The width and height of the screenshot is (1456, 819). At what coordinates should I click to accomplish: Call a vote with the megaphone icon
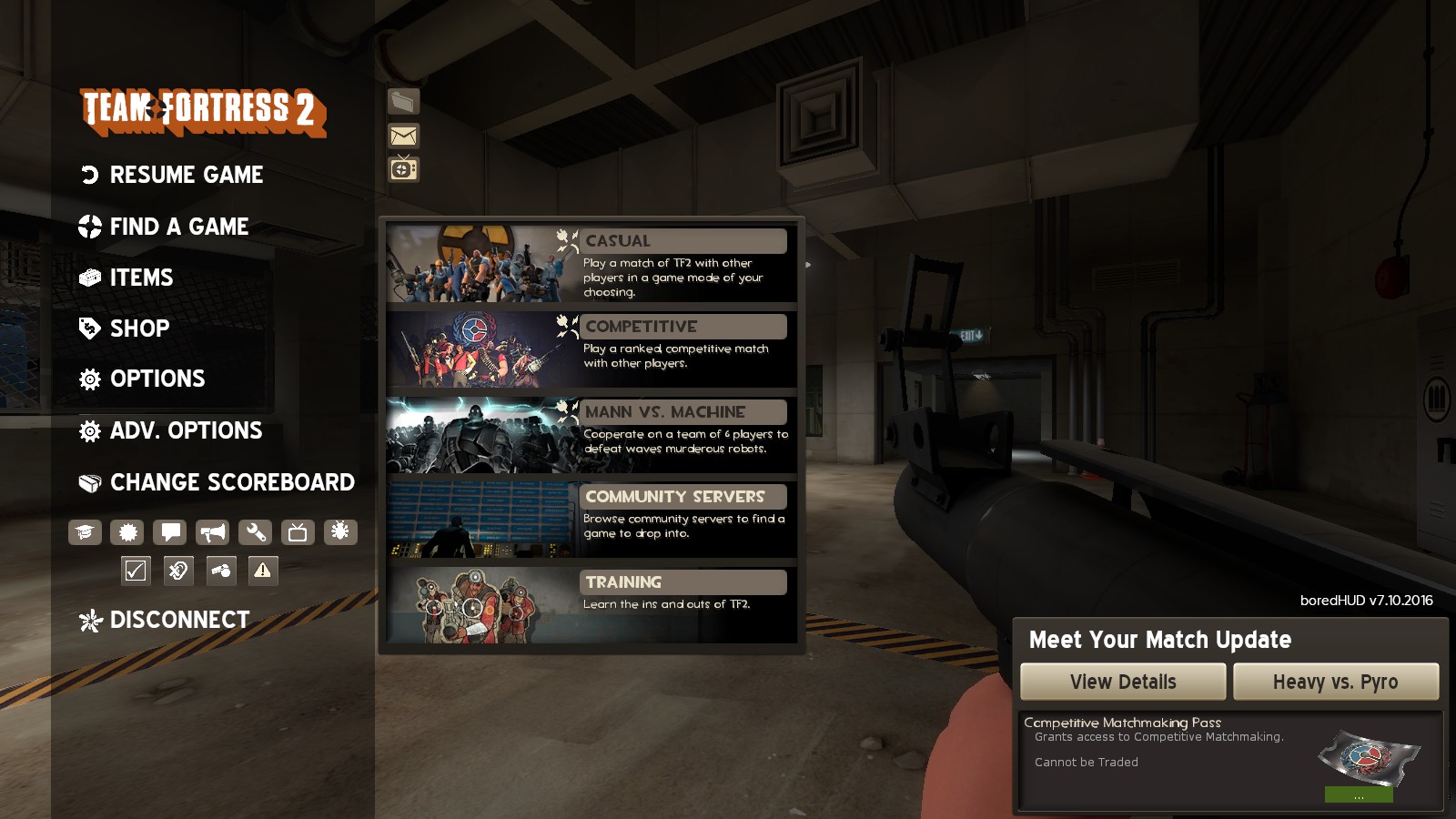(213, 532)
